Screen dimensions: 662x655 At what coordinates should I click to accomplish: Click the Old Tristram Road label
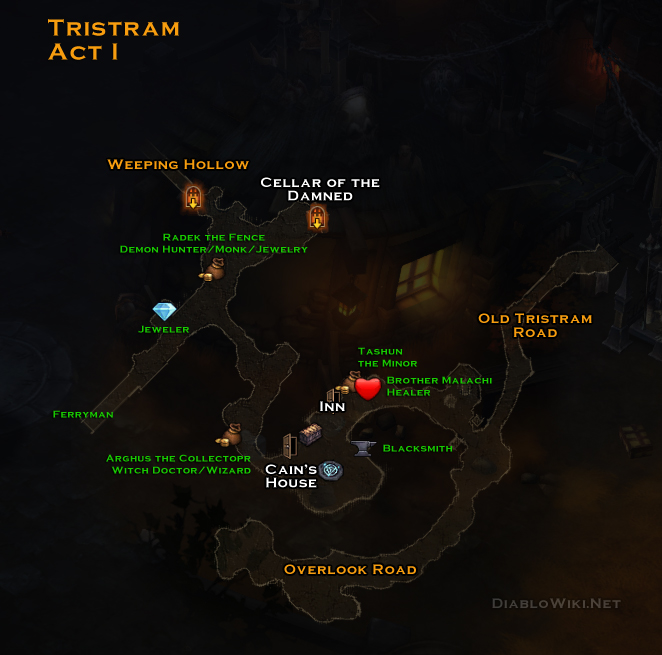pos(534,325)
